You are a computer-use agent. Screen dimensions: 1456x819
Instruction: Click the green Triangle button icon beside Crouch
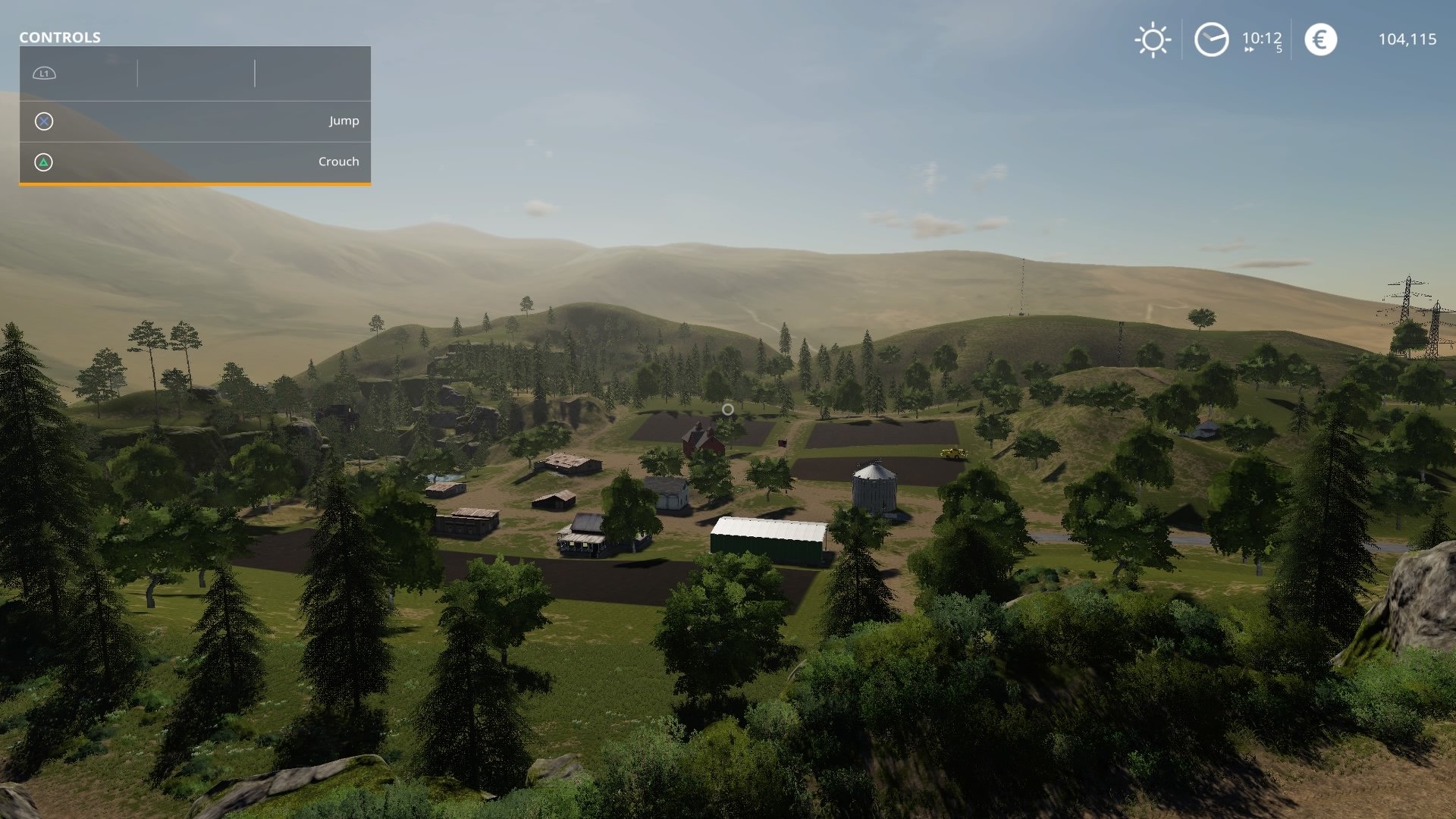[43, 162]
